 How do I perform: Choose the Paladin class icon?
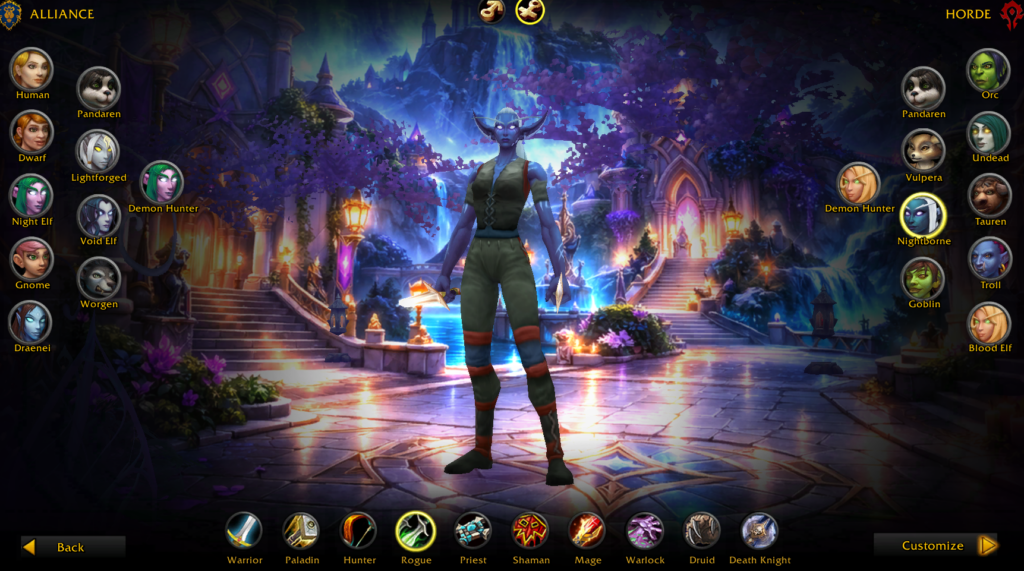301,530
